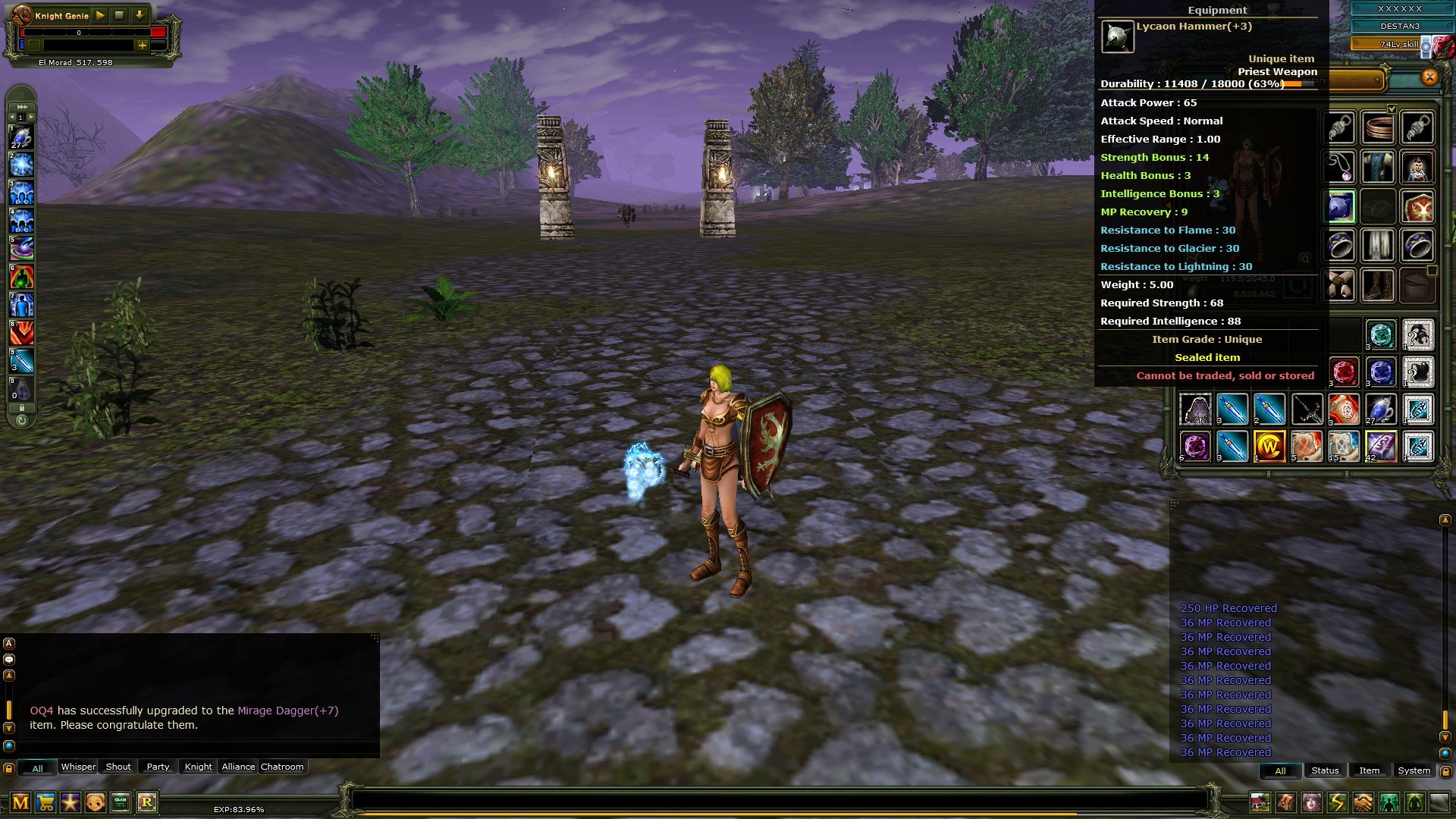Screen dimensions: 1456x819
Task: Select the Lycaon Hammer equipment thumbnail
Action: 1116,36
